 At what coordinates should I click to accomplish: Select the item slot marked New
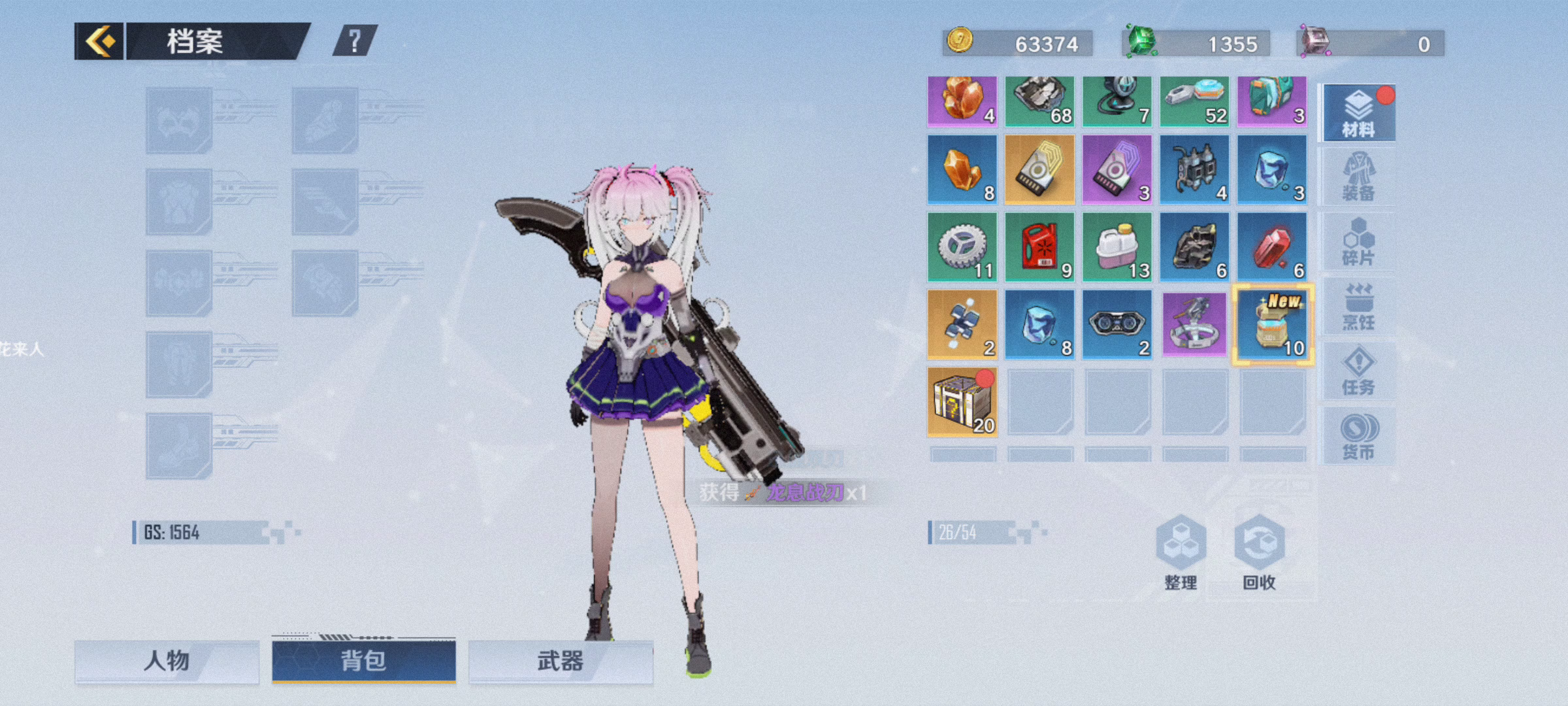coord(1273,325)
